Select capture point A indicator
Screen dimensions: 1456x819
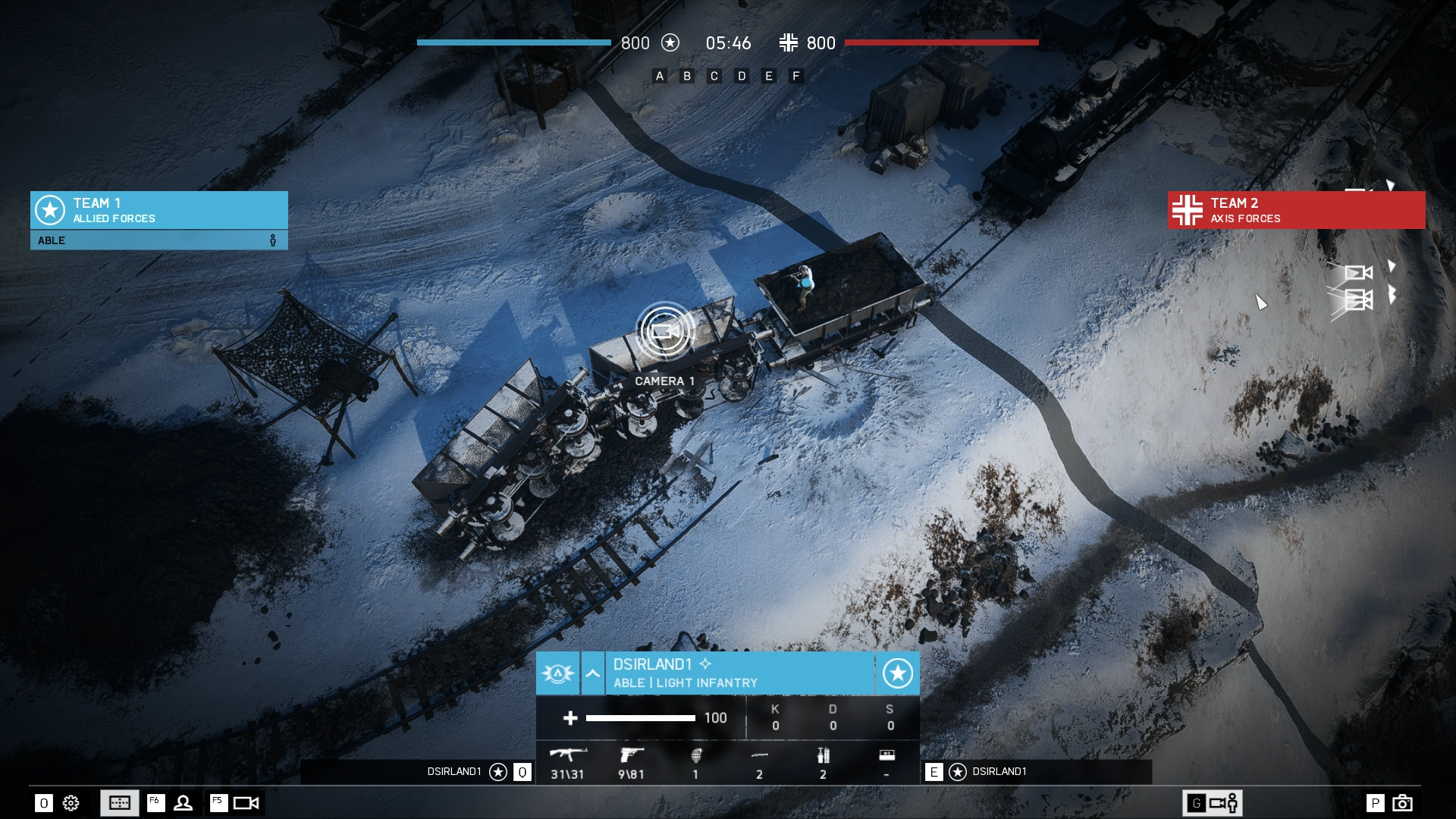coord(660,76)
